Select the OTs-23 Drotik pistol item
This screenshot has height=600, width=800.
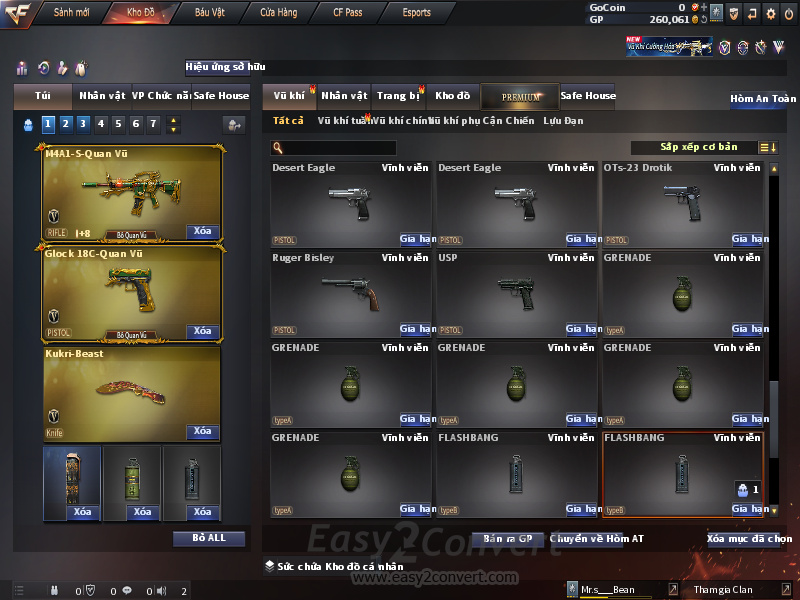683,202
